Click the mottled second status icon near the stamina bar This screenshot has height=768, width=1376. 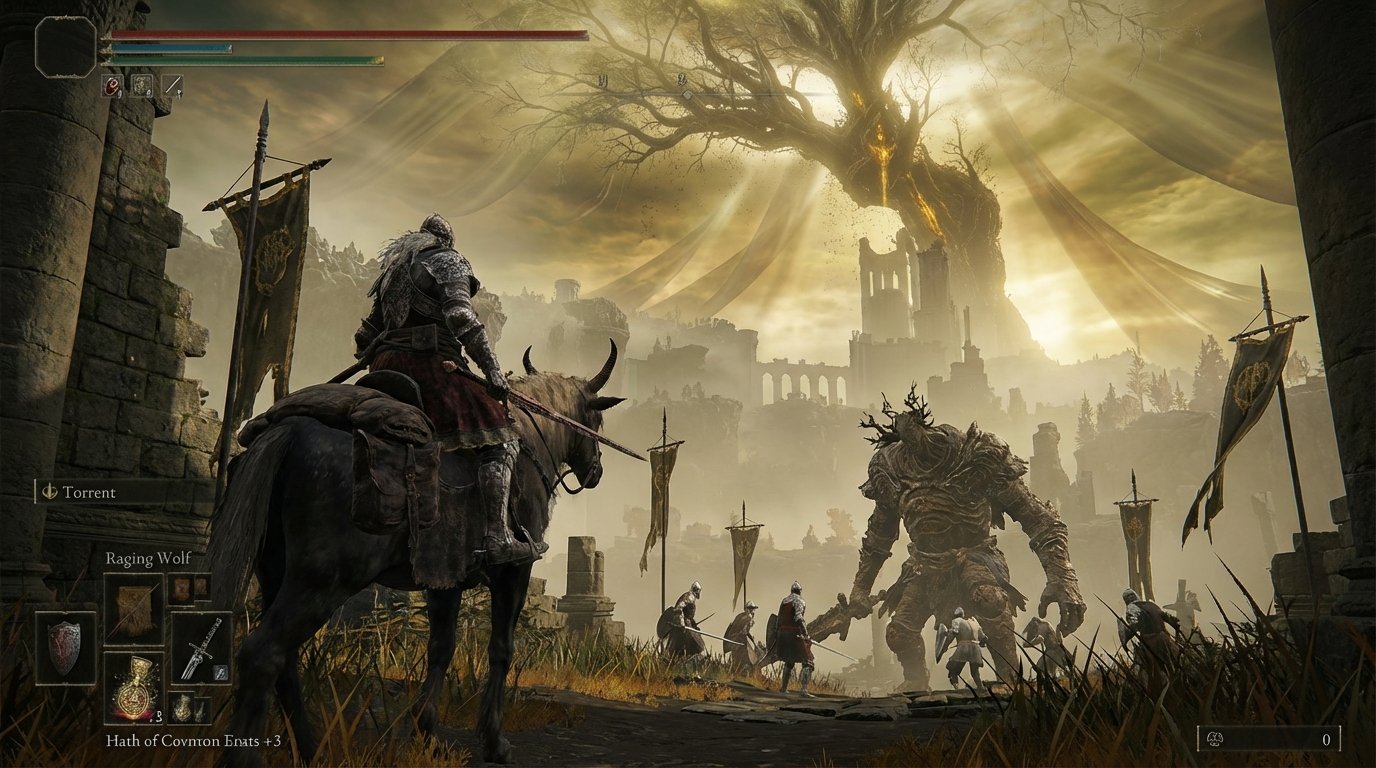click(x=142, y=85)
